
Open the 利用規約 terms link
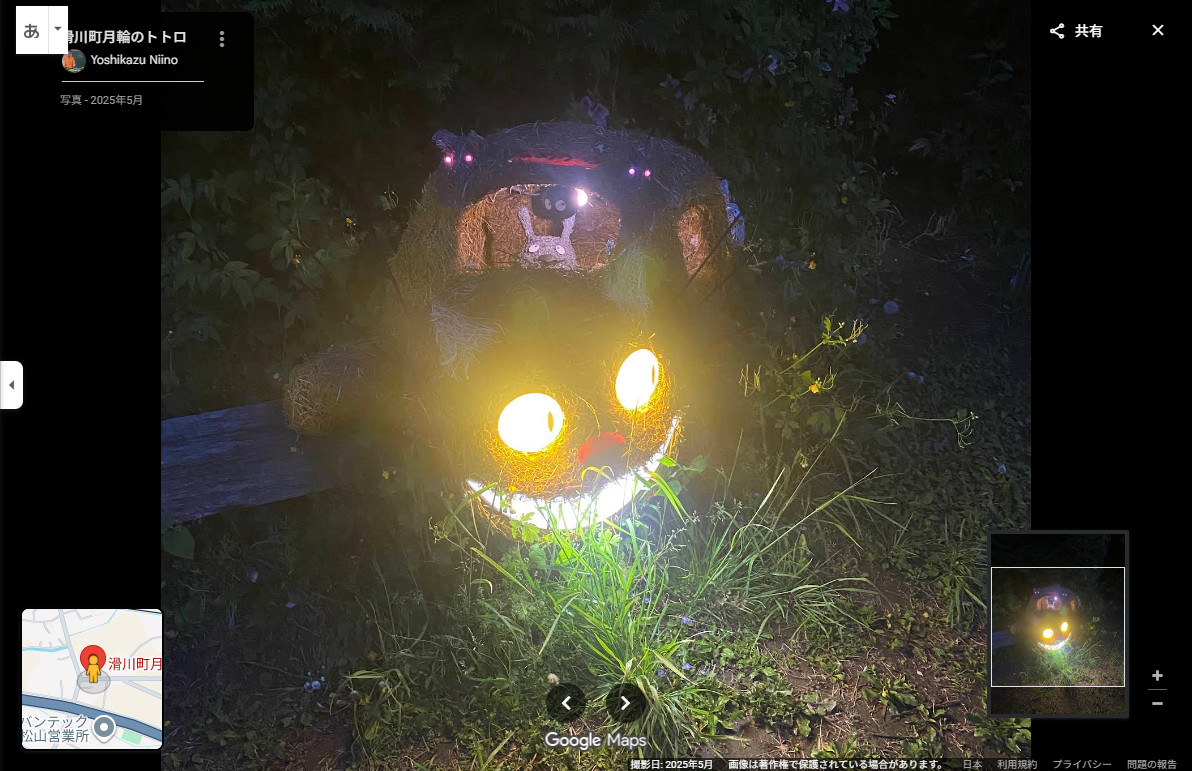click(x=1017, y=764)
